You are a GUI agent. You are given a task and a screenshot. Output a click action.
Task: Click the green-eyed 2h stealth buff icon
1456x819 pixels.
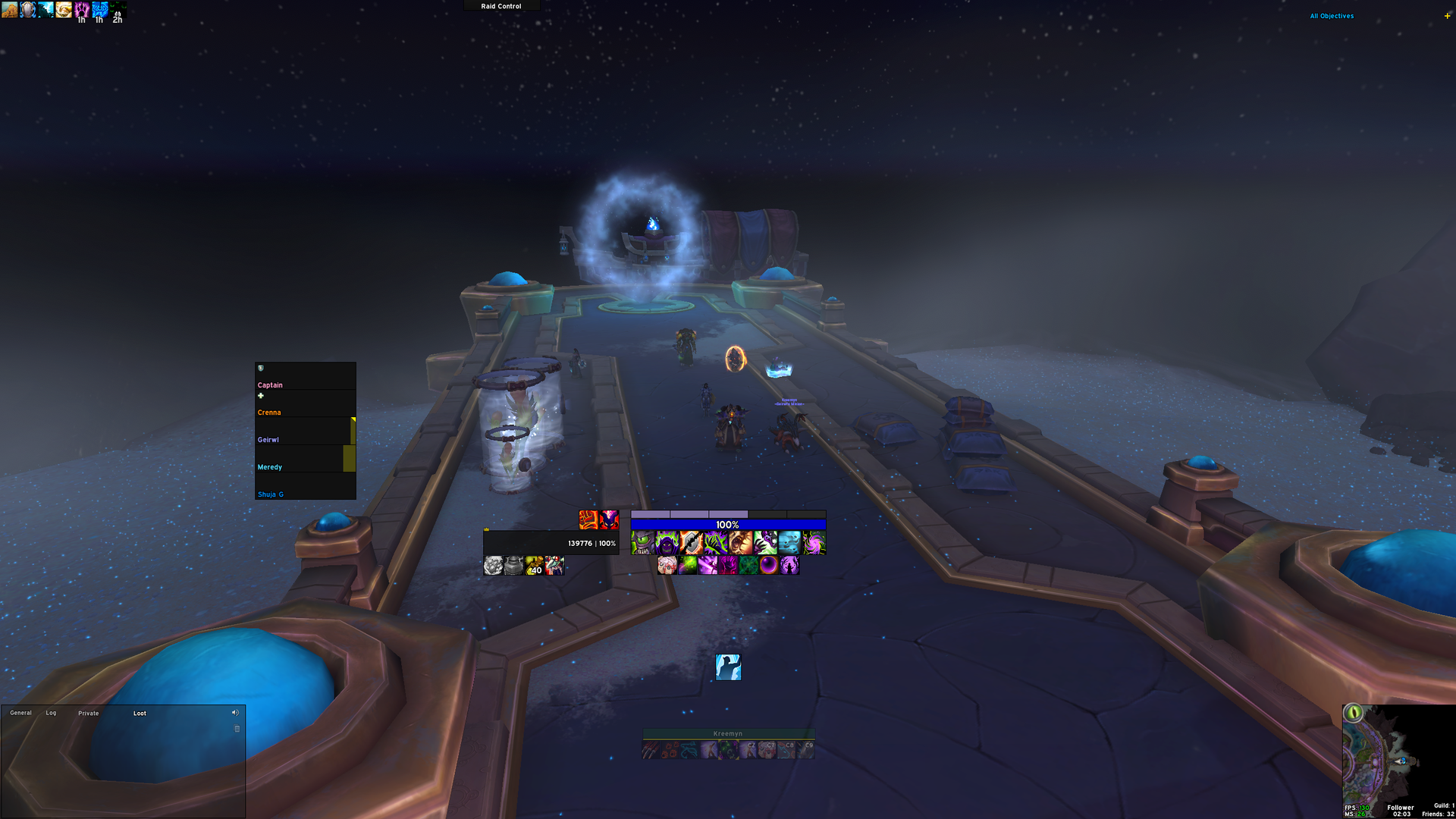[118, 11]
